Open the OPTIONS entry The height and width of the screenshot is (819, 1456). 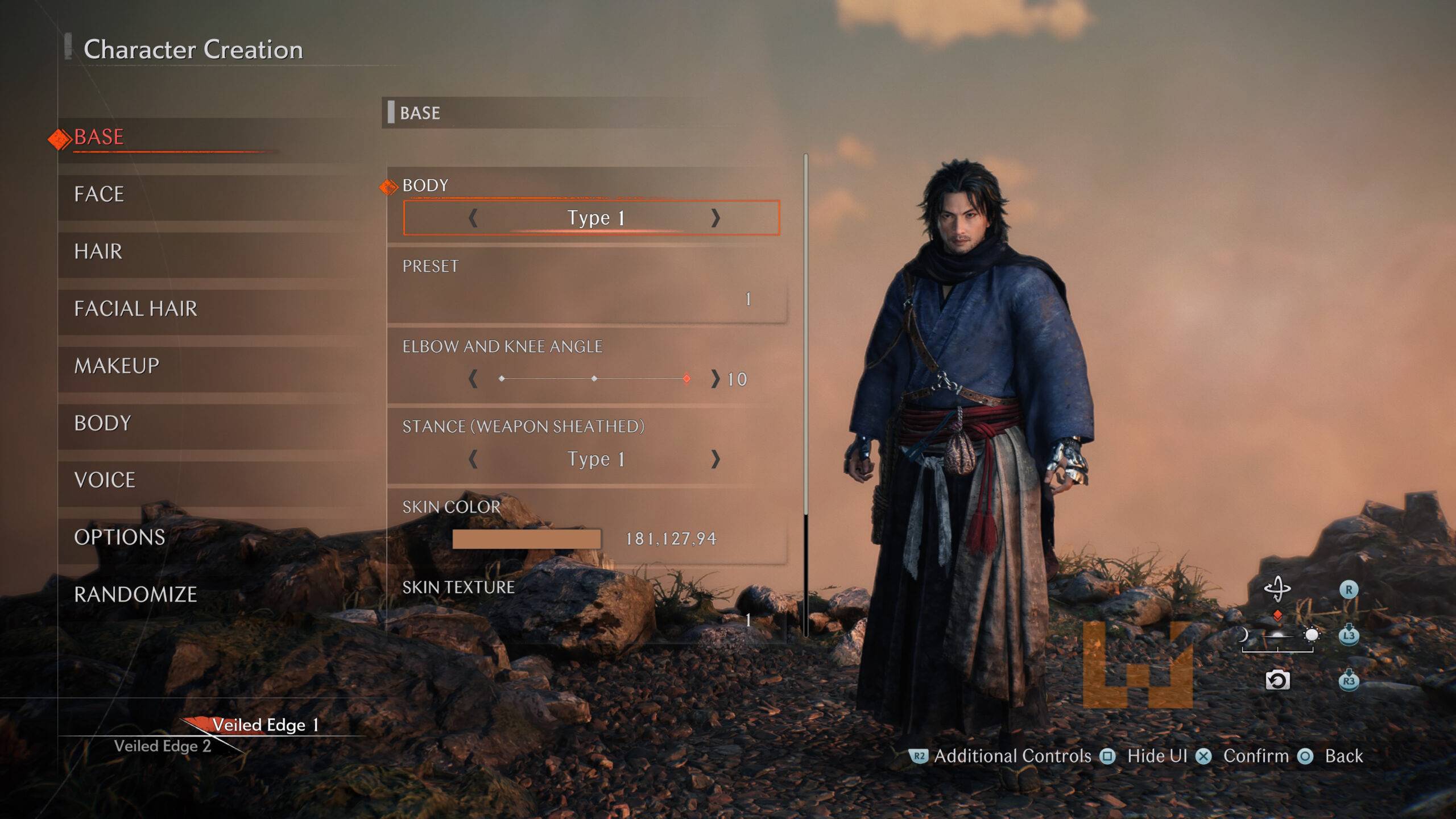[x=119, y=537]
